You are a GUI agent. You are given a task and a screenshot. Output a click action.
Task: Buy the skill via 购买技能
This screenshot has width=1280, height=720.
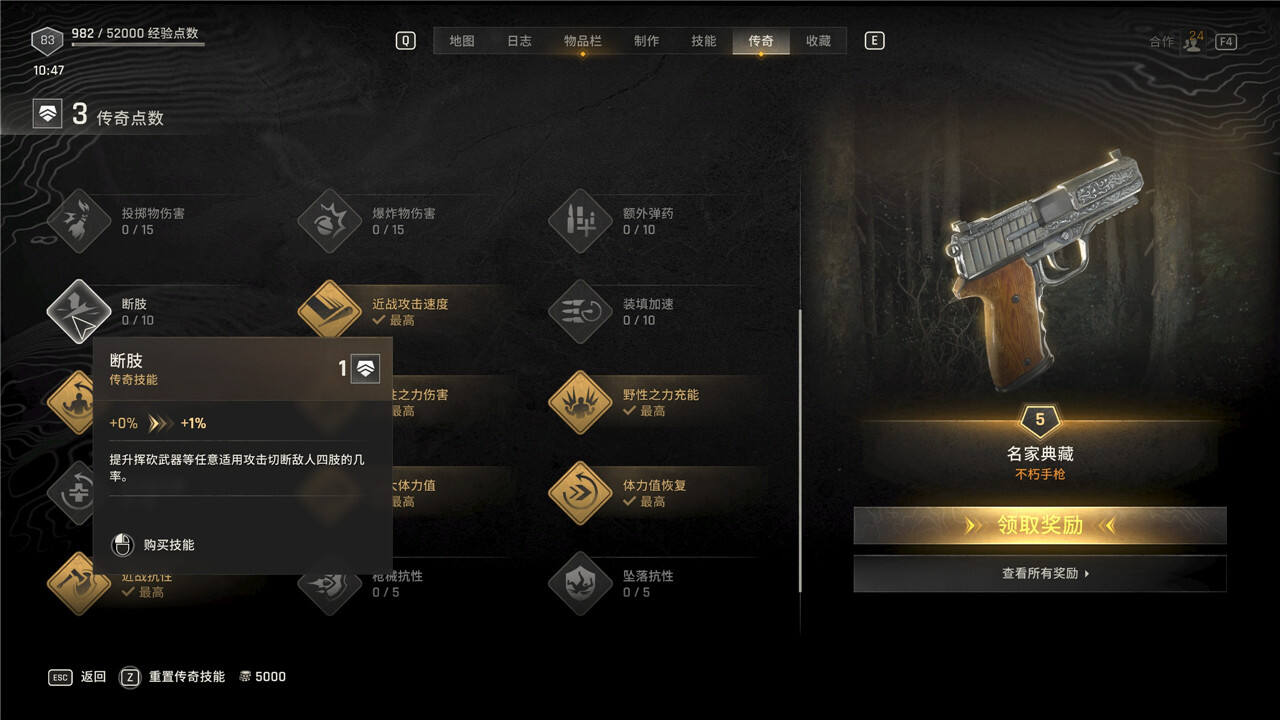(x=168, y=545)
